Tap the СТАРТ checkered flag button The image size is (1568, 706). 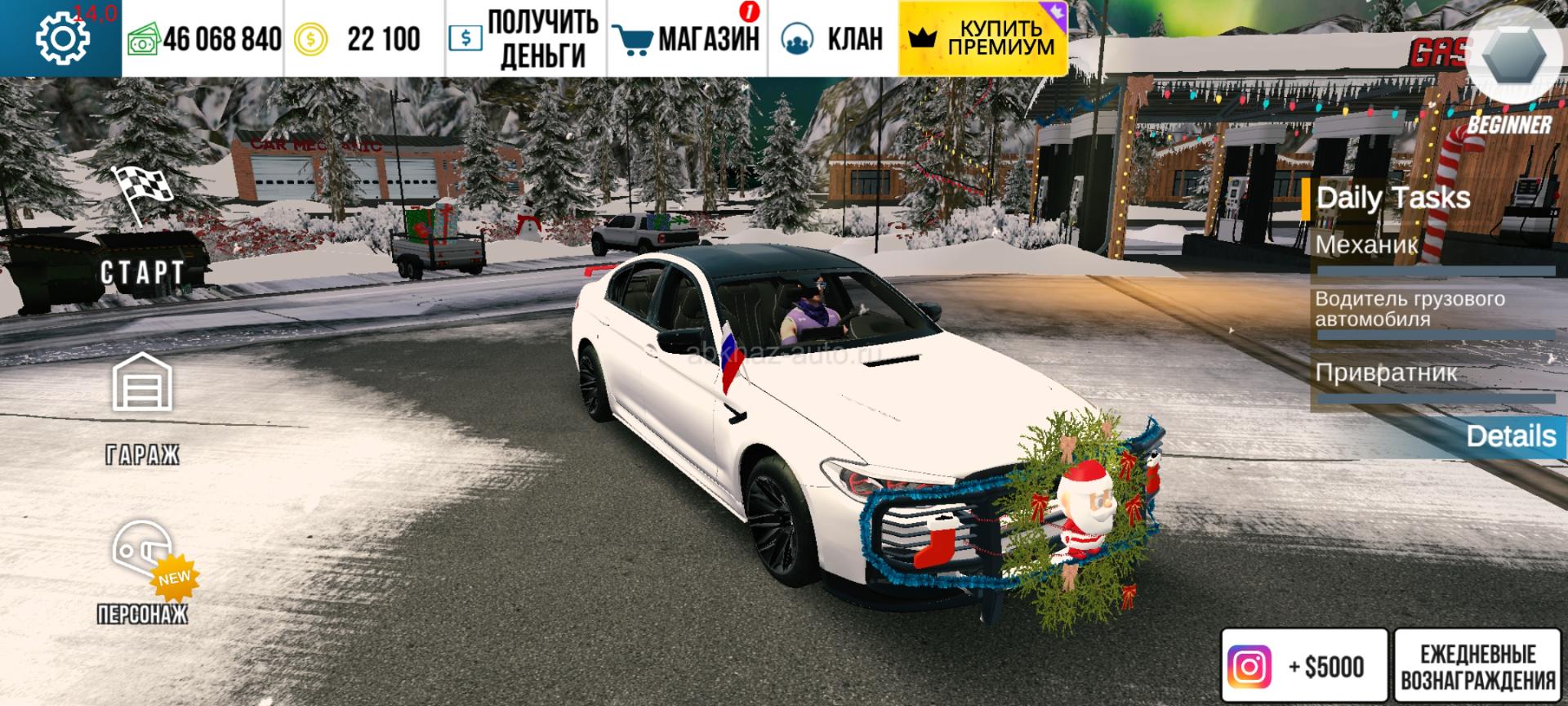(x=142, y=229)
